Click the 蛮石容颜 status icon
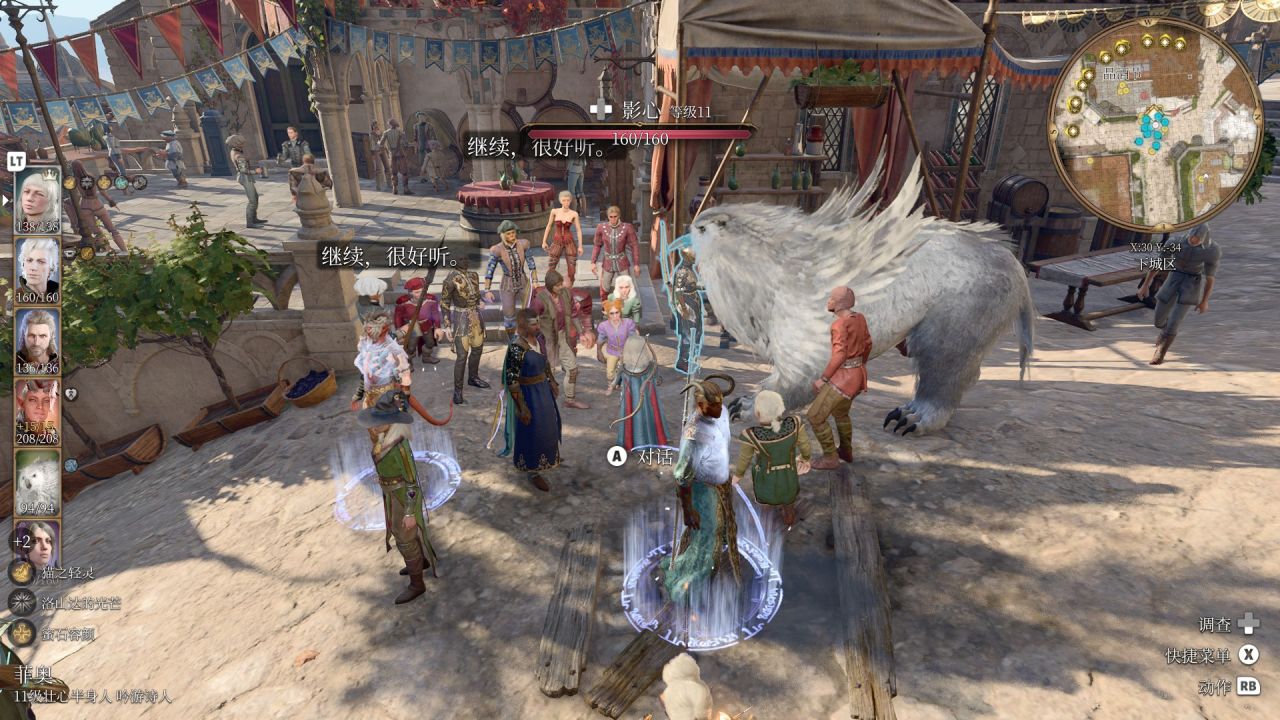 coord(22,633)
